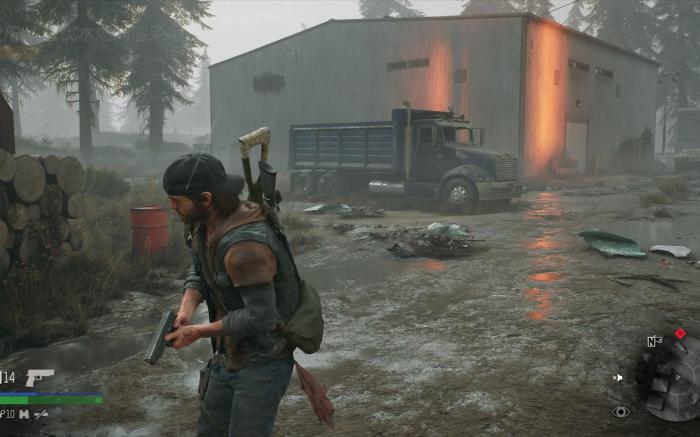Click the compass N marker
Screen dimensions: 700x437
(653, 341)
